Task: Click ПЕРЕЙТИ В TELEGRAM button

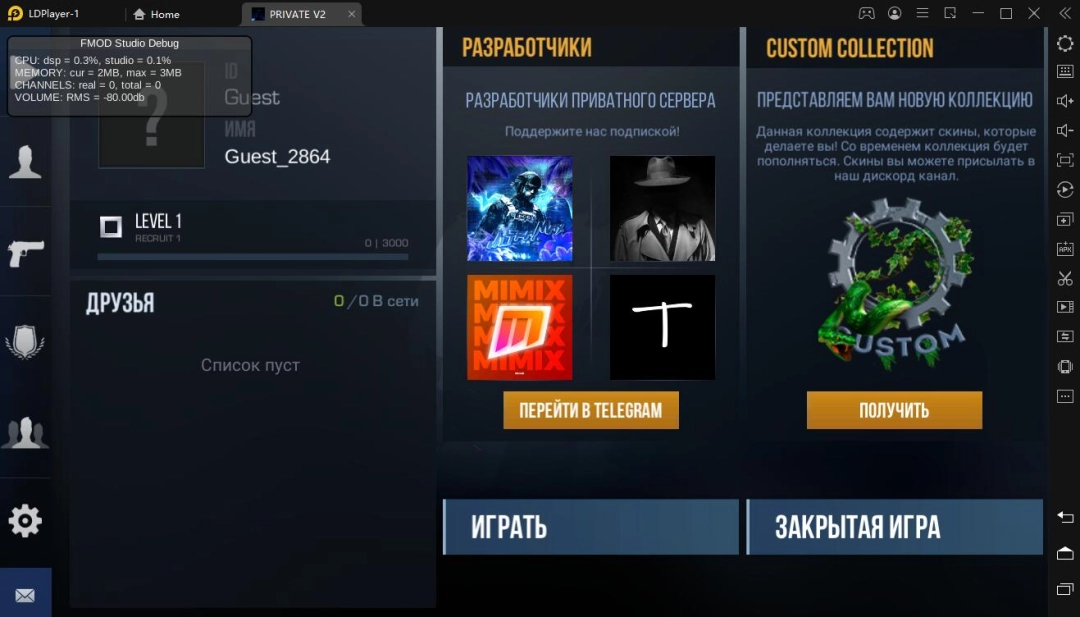Action: 590,410
